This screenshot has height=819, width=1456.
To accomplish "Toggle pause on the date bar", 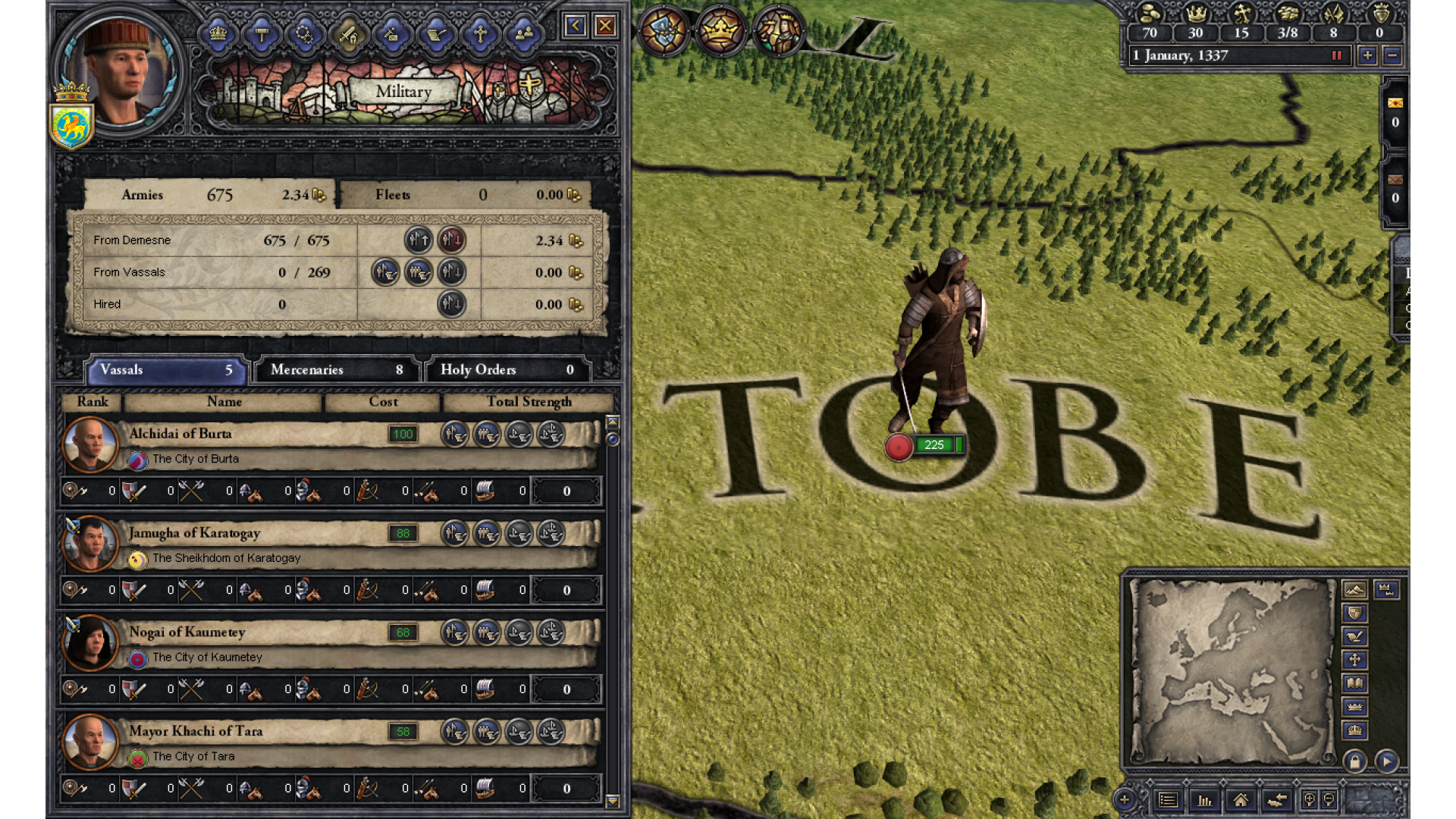I will (x=1337, y=55).
